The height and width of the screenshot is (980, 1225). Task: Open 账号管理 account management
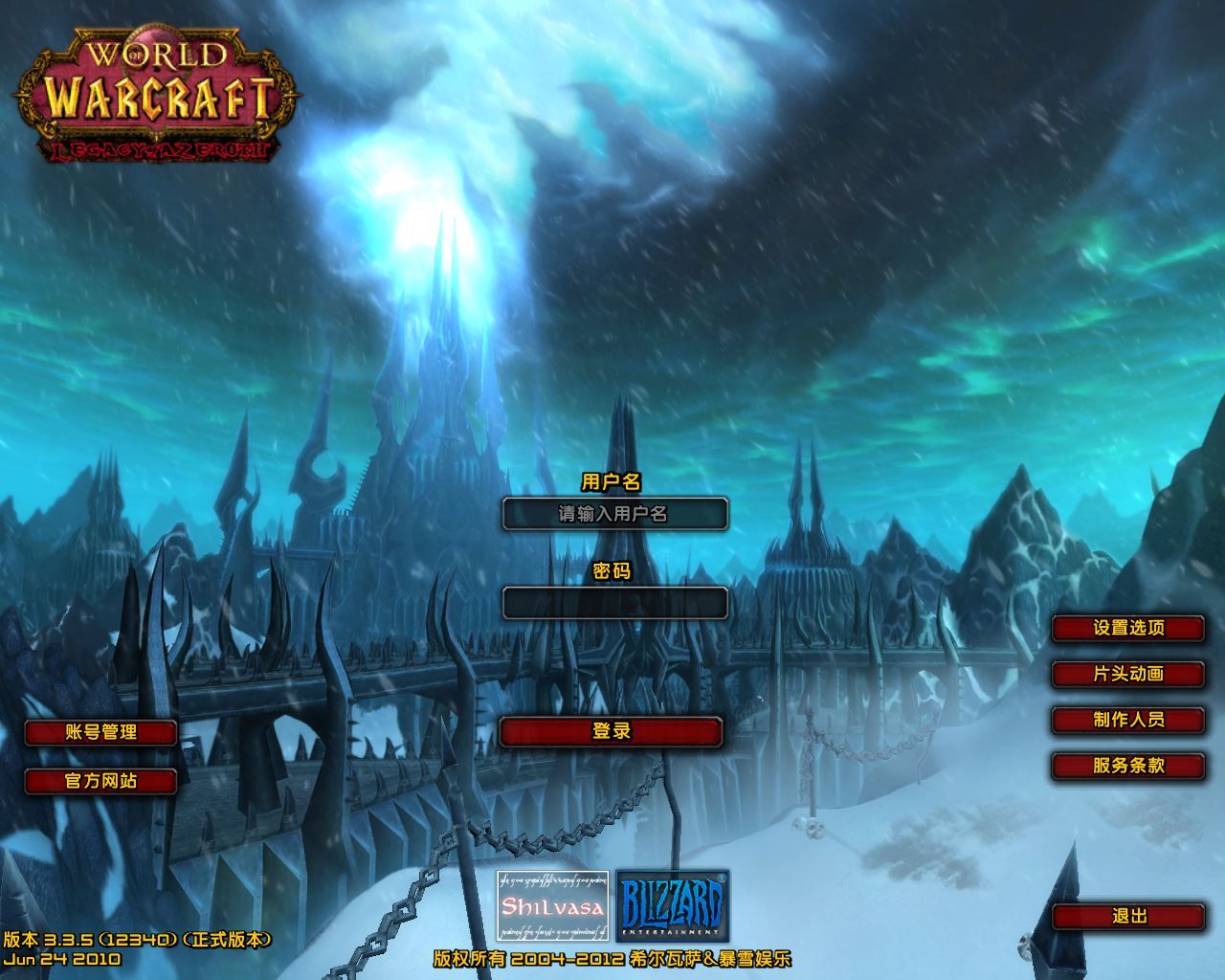point(101,733)
